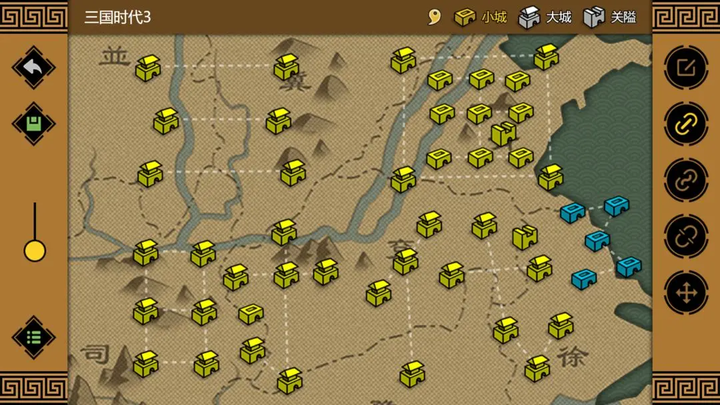
Task: Save the map with the floppy disk icon
Action: [33, 124]
